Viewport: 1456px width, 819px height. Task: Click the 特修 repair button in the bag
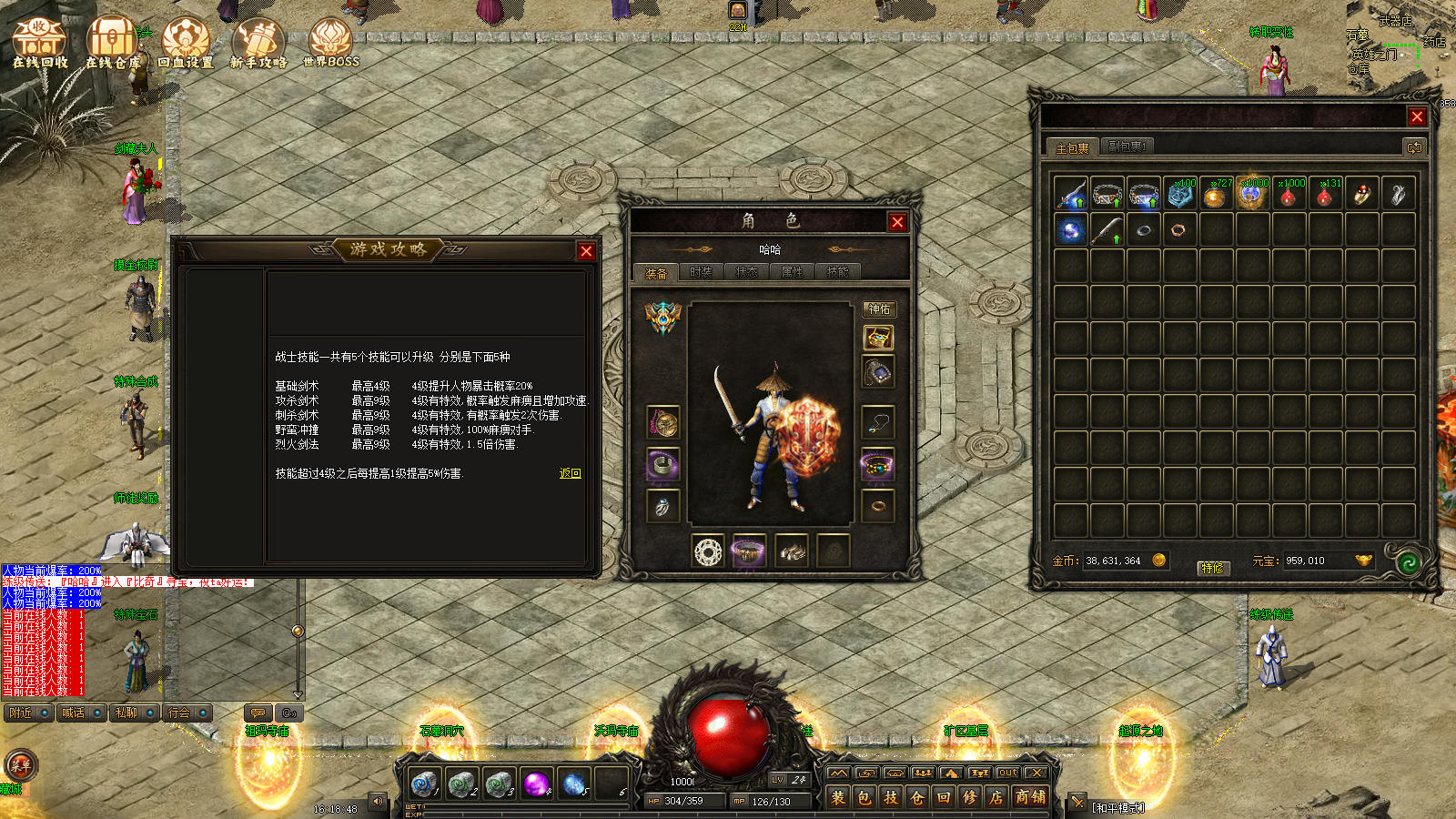click(x=1213, y=568)
